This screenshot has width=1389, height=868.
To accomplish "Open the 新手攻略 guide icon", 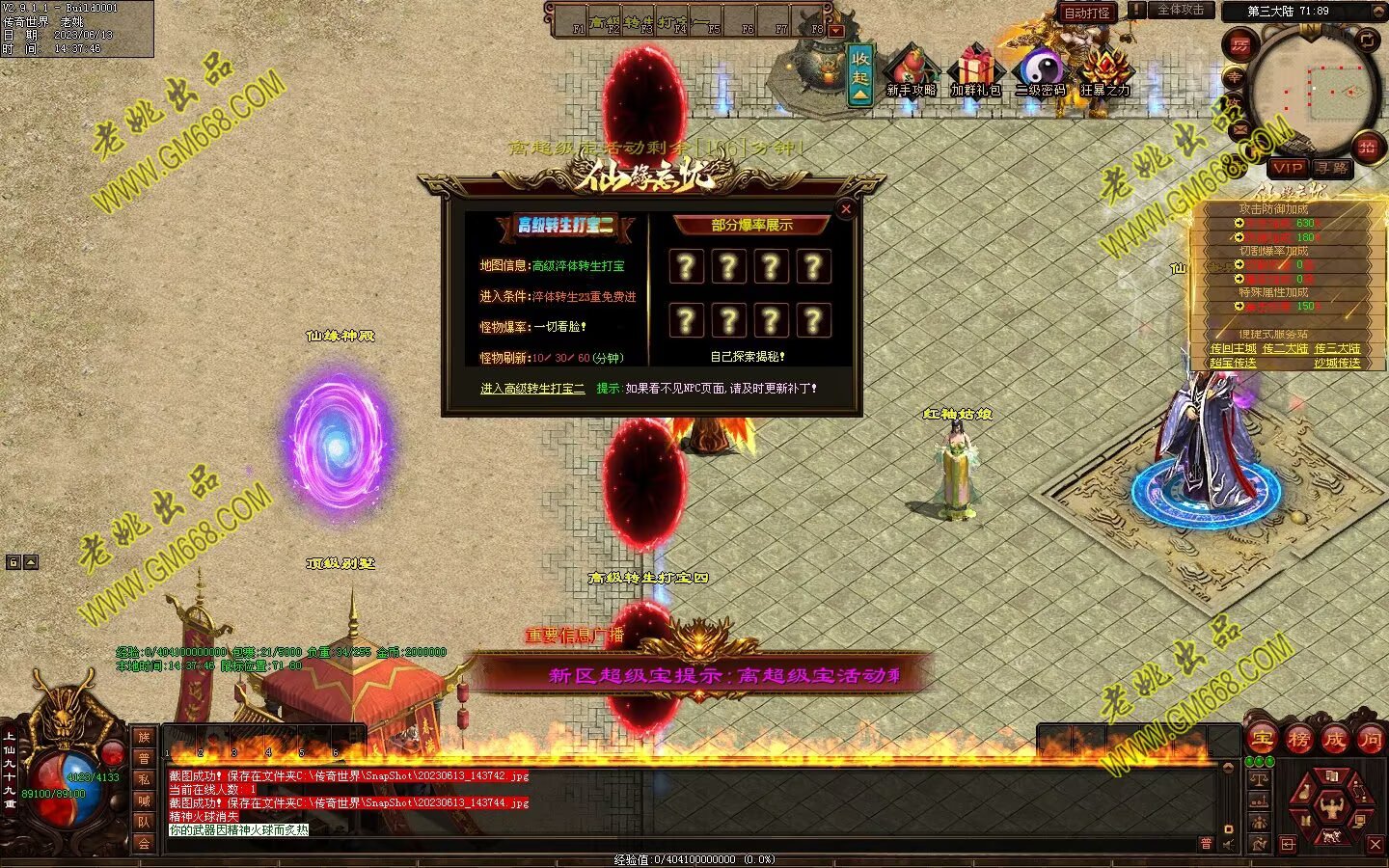I will (x=911, y=71).
